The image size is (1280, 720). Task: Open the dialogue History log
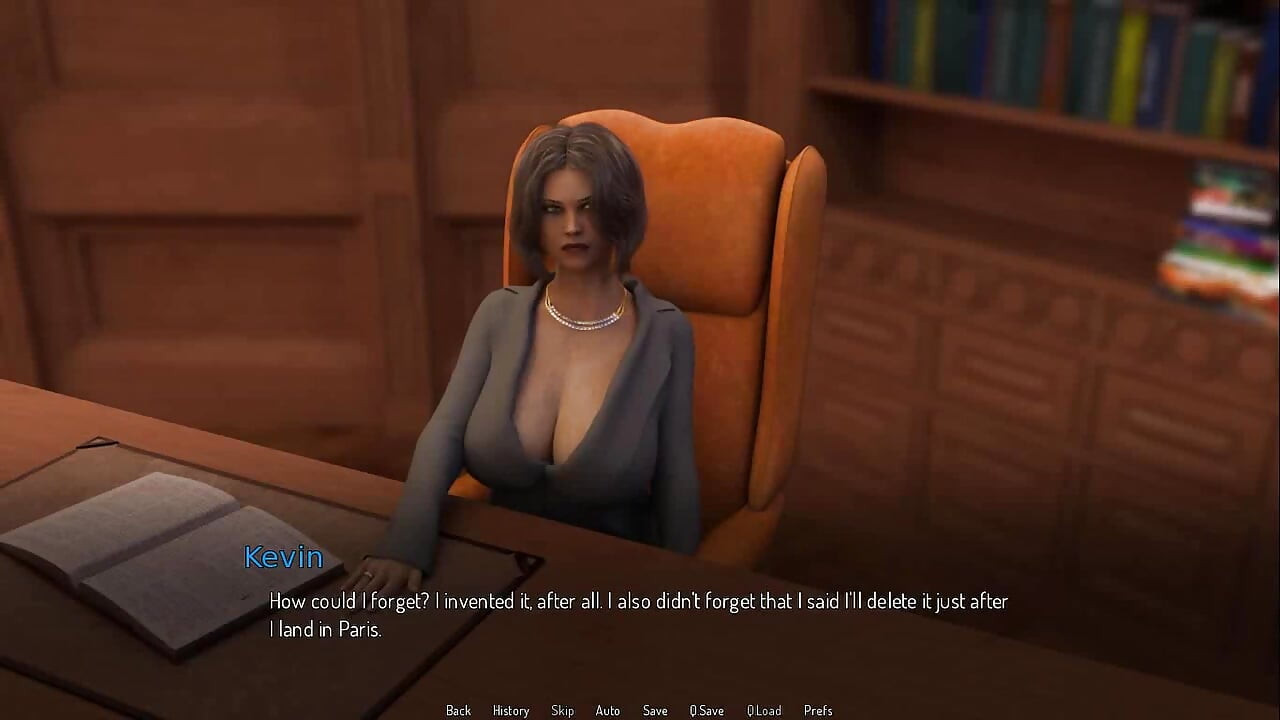510,710
